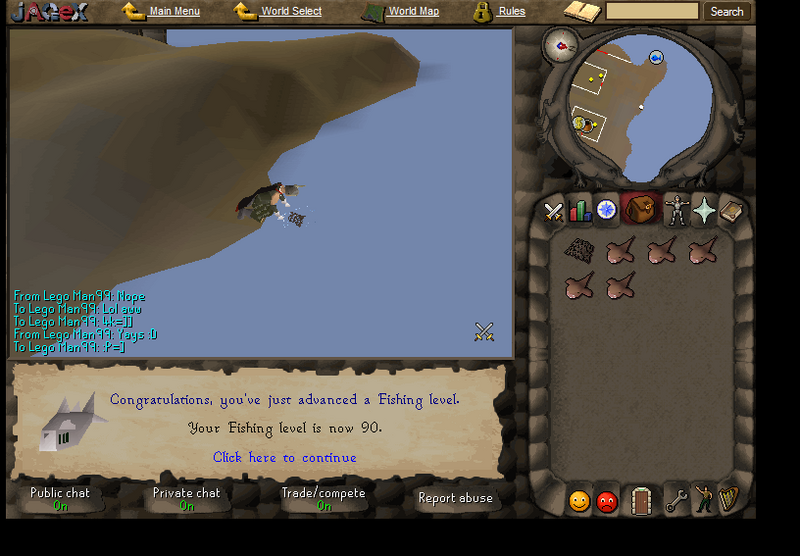Open the friends list smiley icon
Viewport: 800px width, 556px height.
579,501
